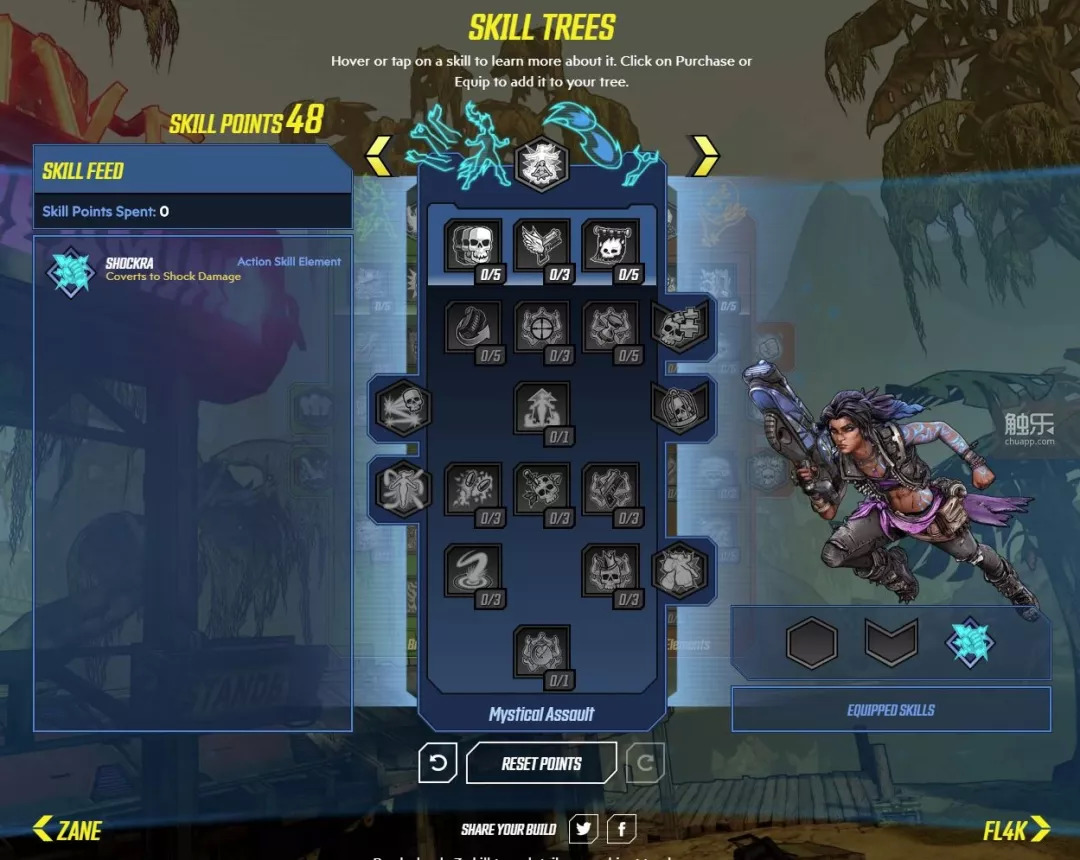Undo the last skill change

437,764
